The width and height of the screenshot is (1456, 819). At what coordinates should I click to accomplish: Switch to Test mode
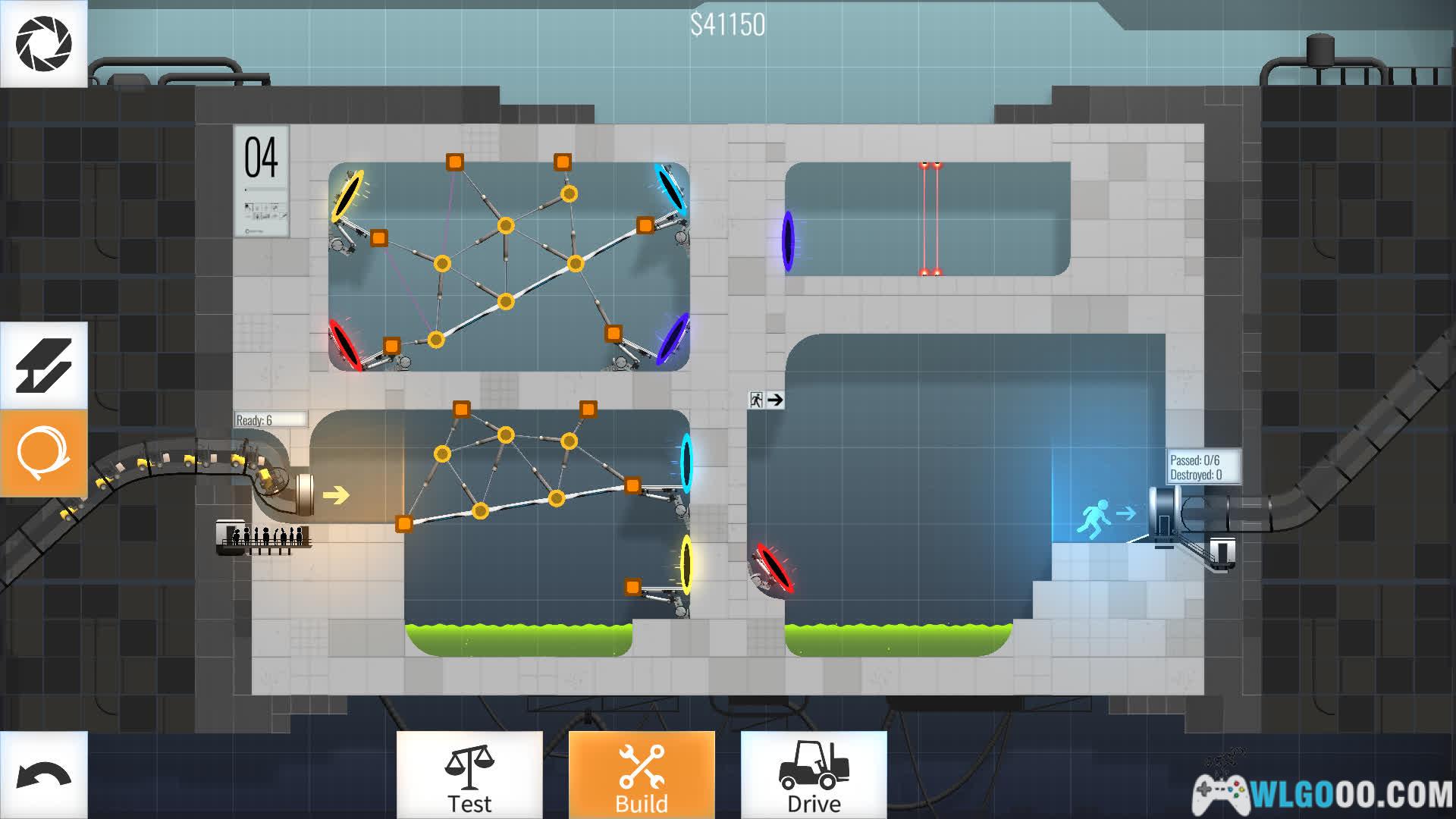pos(469,776)
